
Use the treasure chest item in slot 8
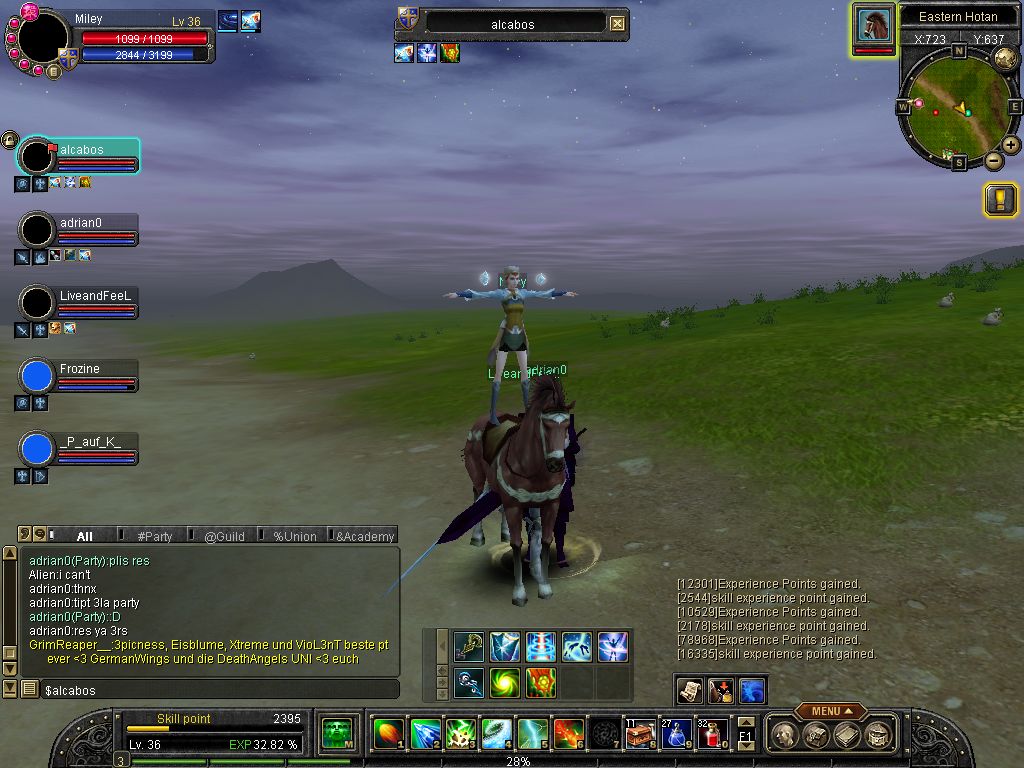(639, 735)
